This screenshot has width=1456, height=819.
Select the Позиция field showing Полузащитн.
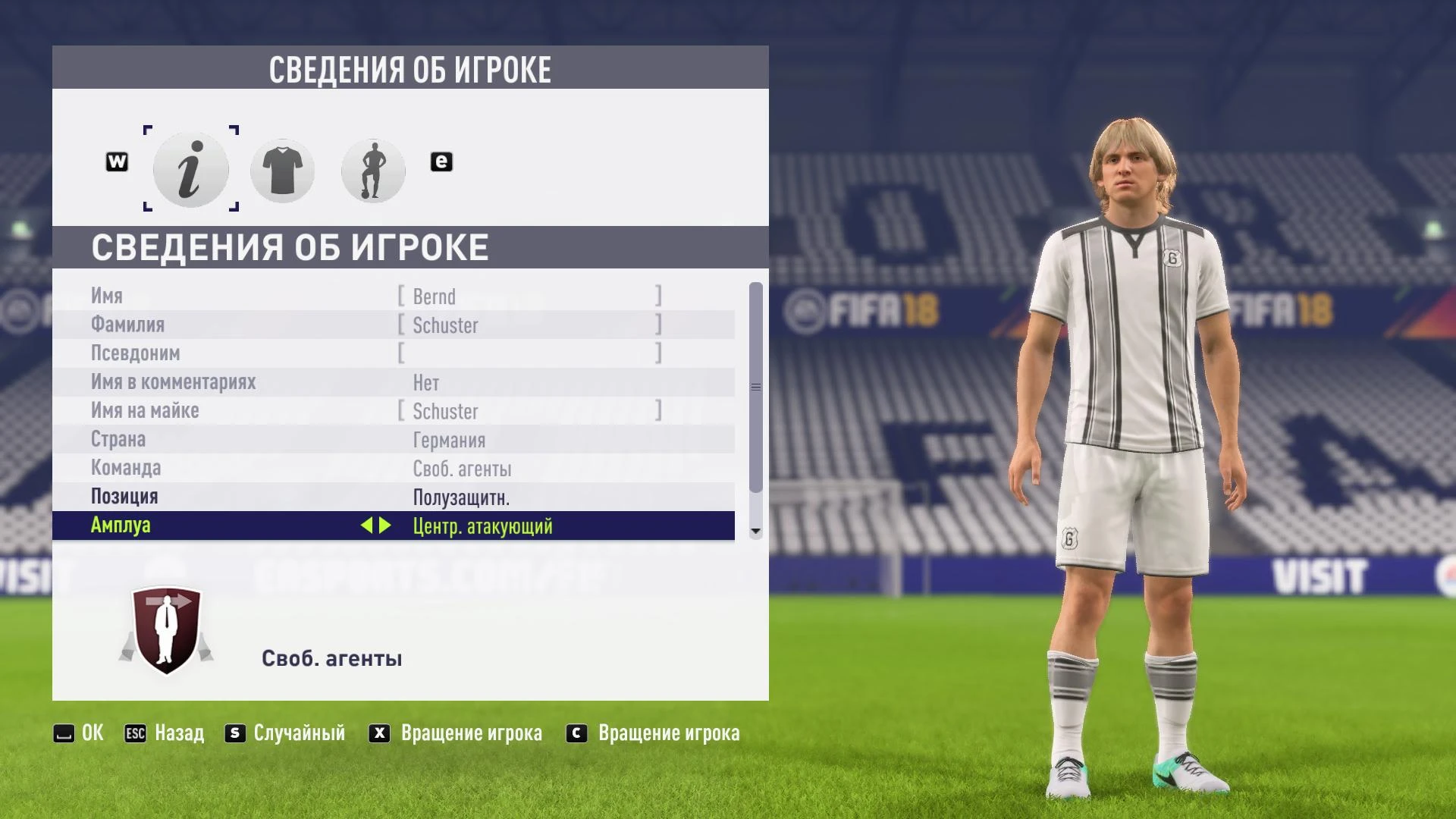394,497
